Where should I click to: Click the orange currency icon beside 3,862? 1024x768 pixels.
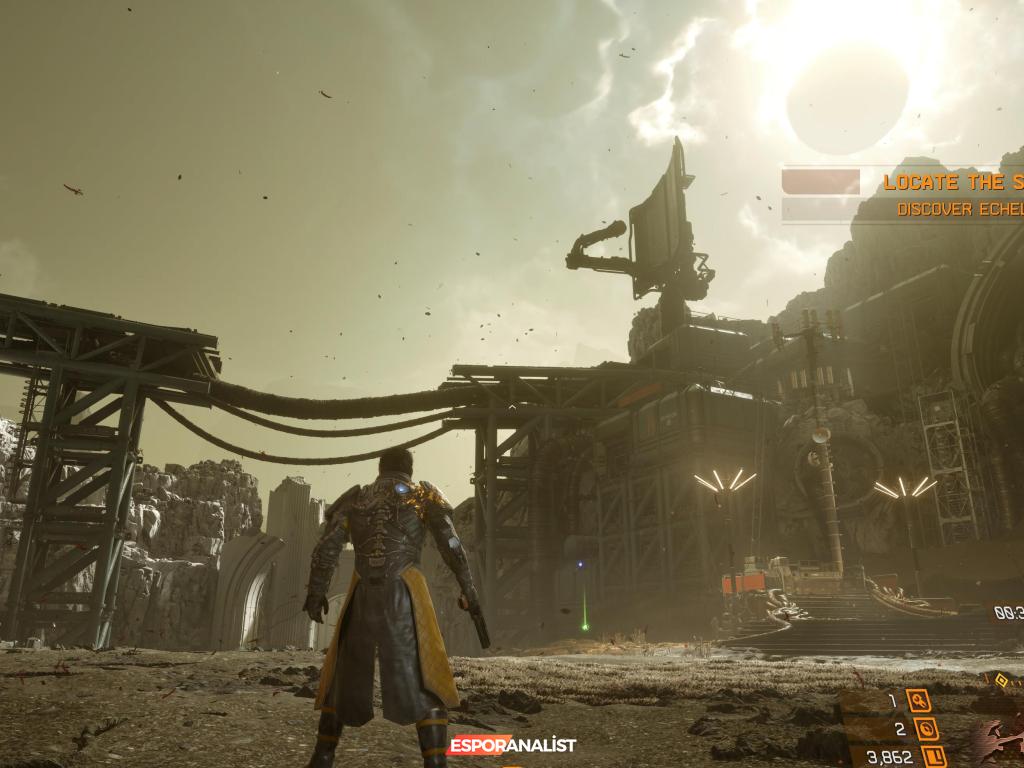point(934,757)
